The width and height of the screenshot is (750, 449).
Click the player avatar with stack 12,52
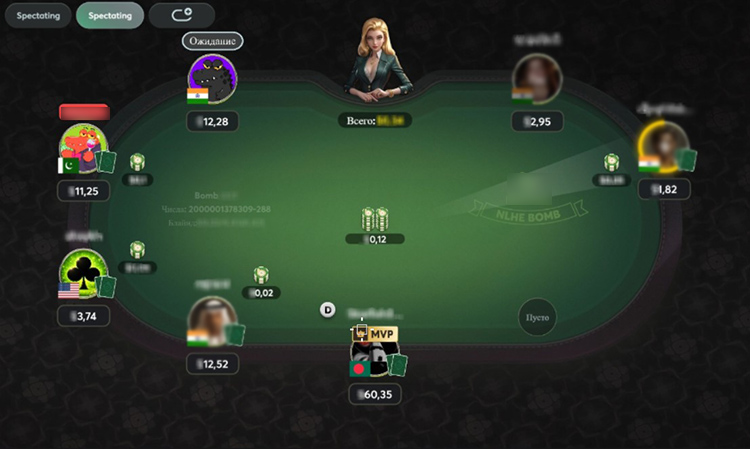212,321
